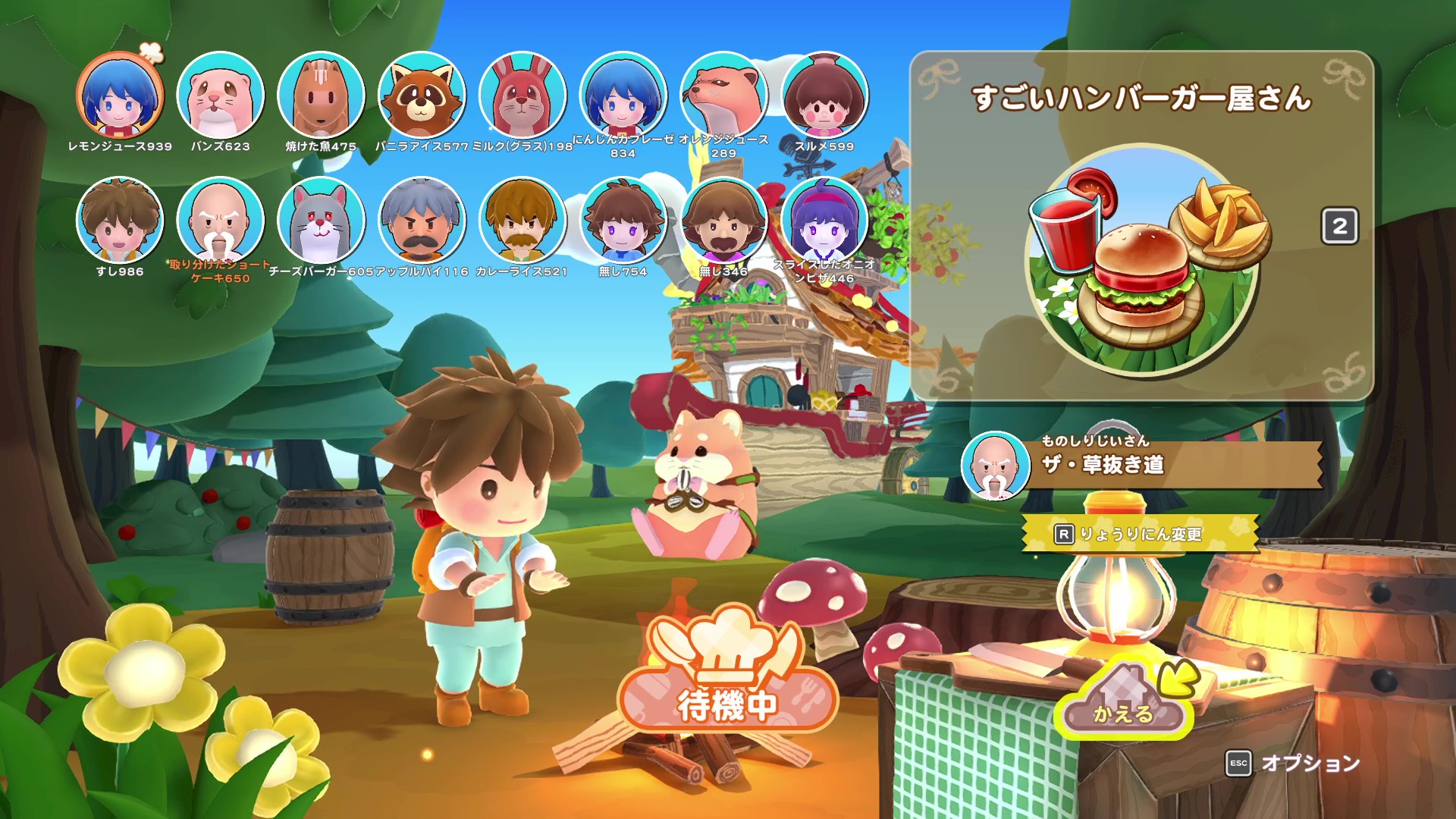Choose player にんじんカプレーゼ834's avatar

[623, 96]
